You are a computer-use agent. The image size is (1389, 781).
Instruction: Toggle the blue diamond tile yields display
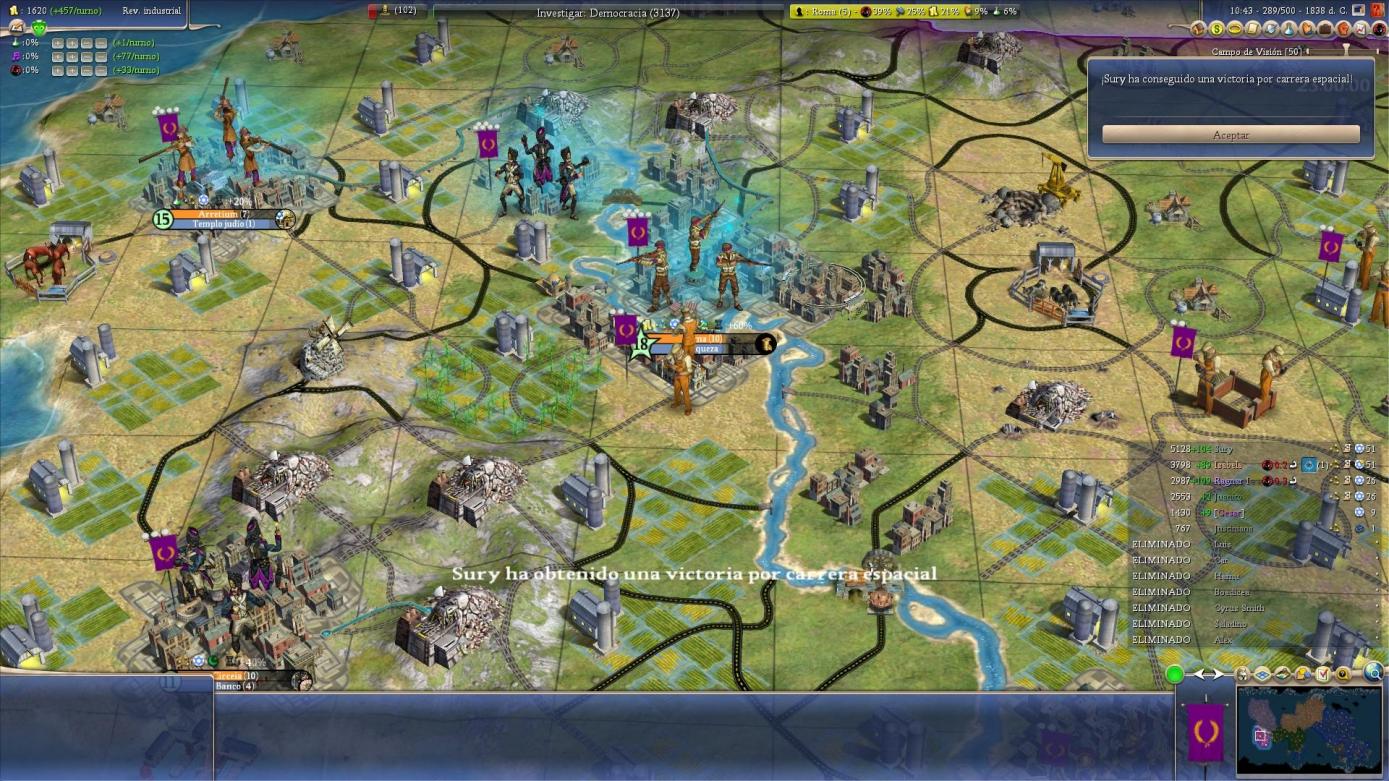pos(1262,674)
